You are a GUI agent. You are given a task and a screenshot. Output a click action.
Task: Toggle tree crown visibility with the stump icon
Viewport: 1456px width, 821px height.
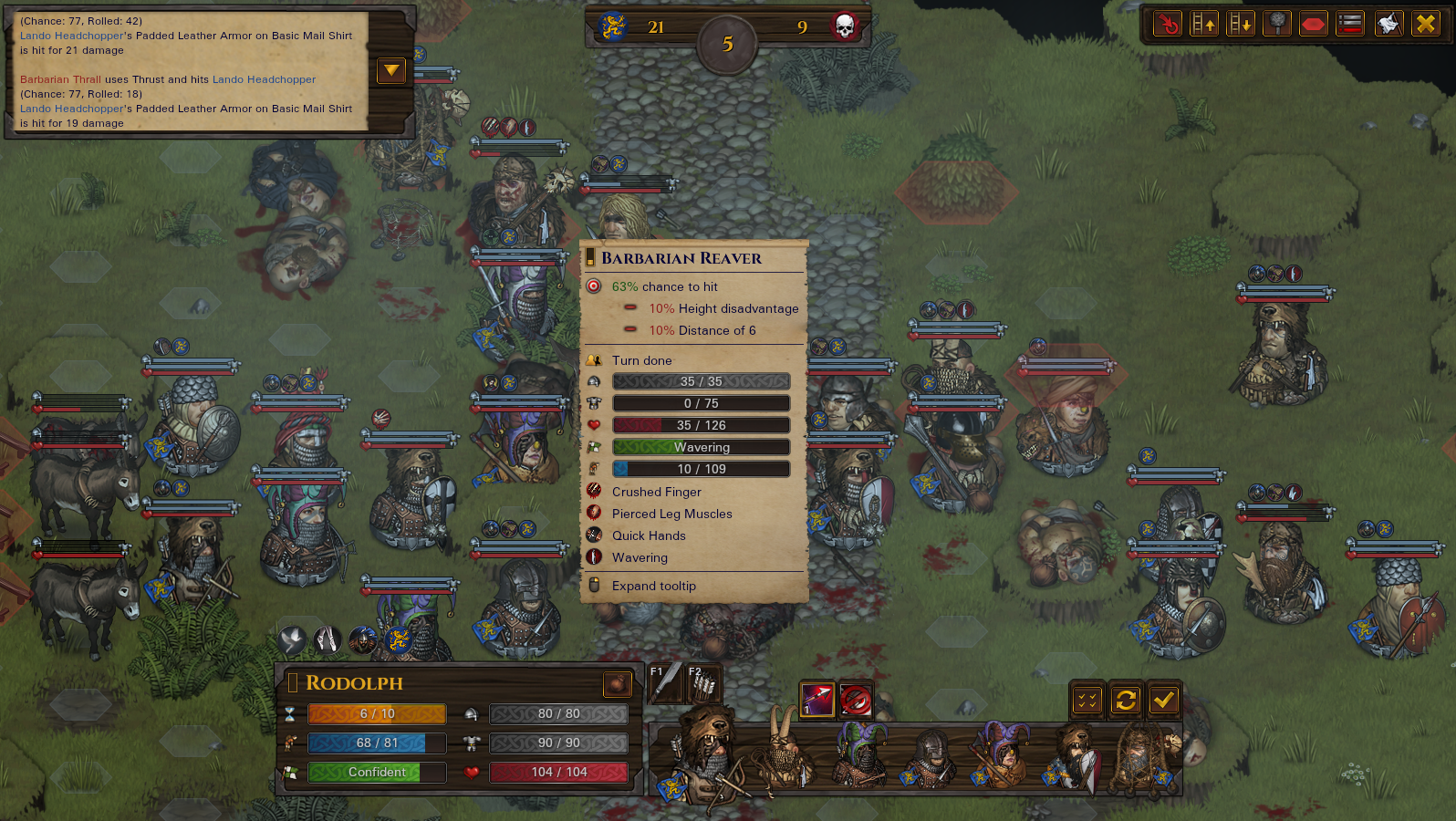pyautogui.click(x=1276, y=24)
